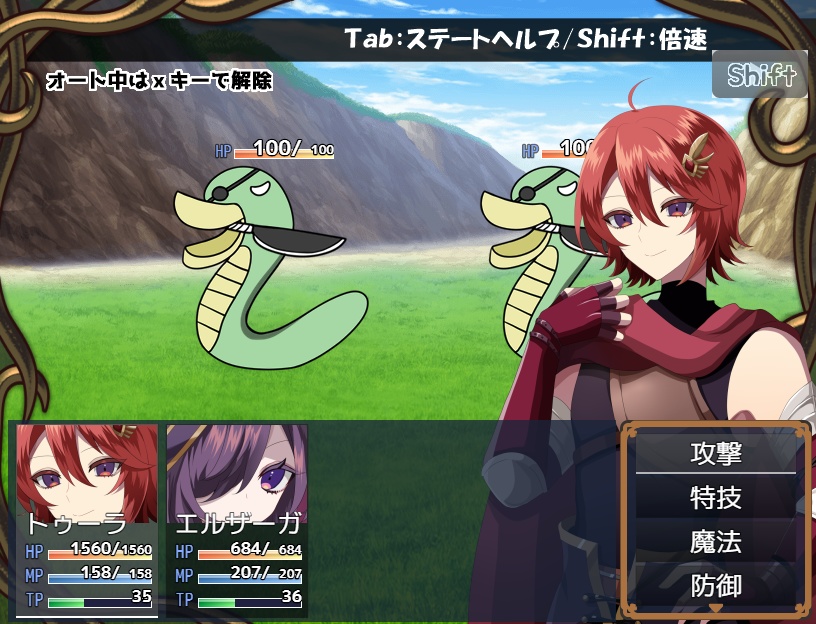Choose the 特技 special skills command
816x624 pixels.
click(x=715, y=497)
